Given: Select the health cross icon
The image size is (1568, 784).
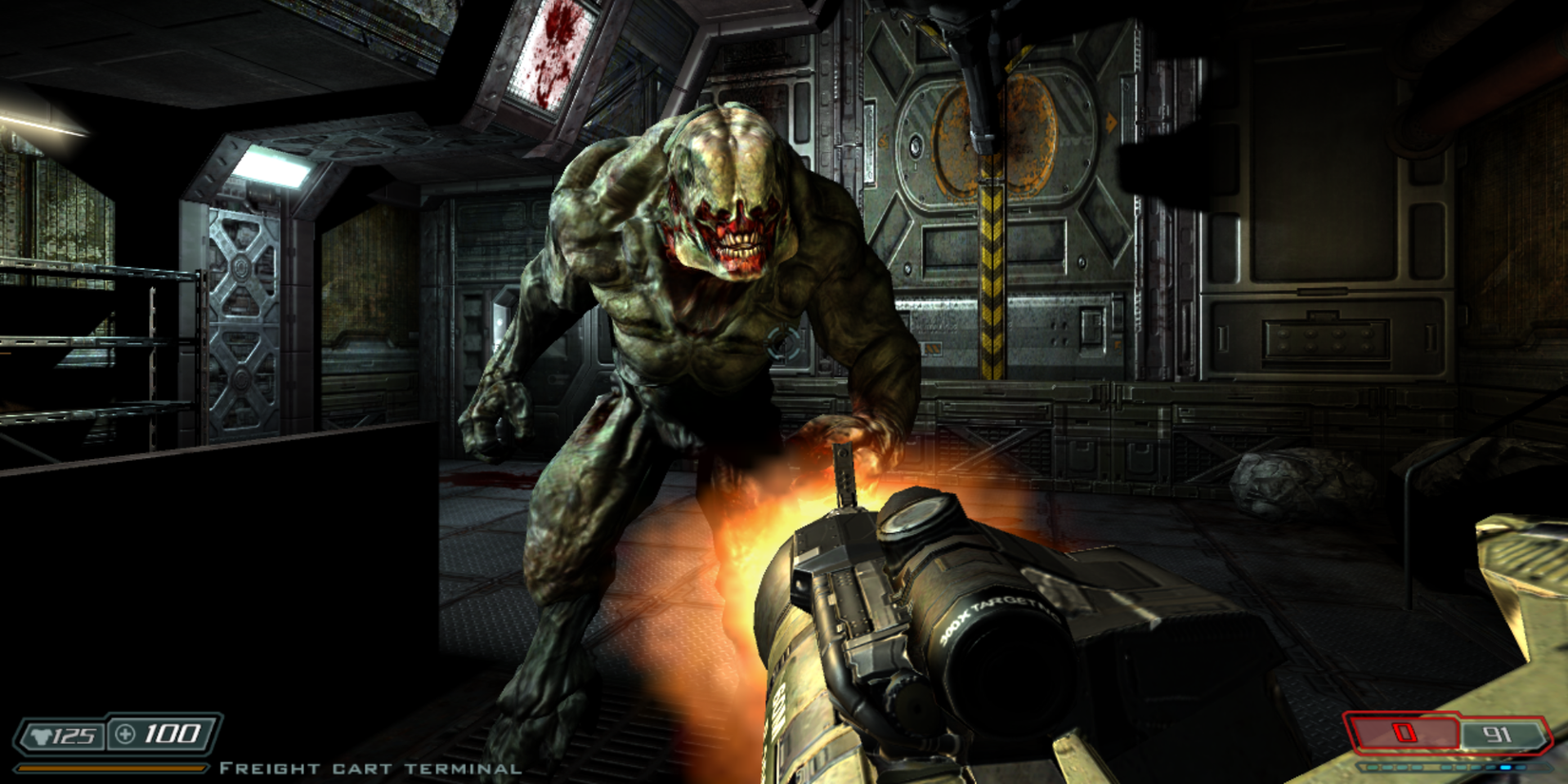Looking at the screenshot, I should pyautogui.click(x=124, y=732).
